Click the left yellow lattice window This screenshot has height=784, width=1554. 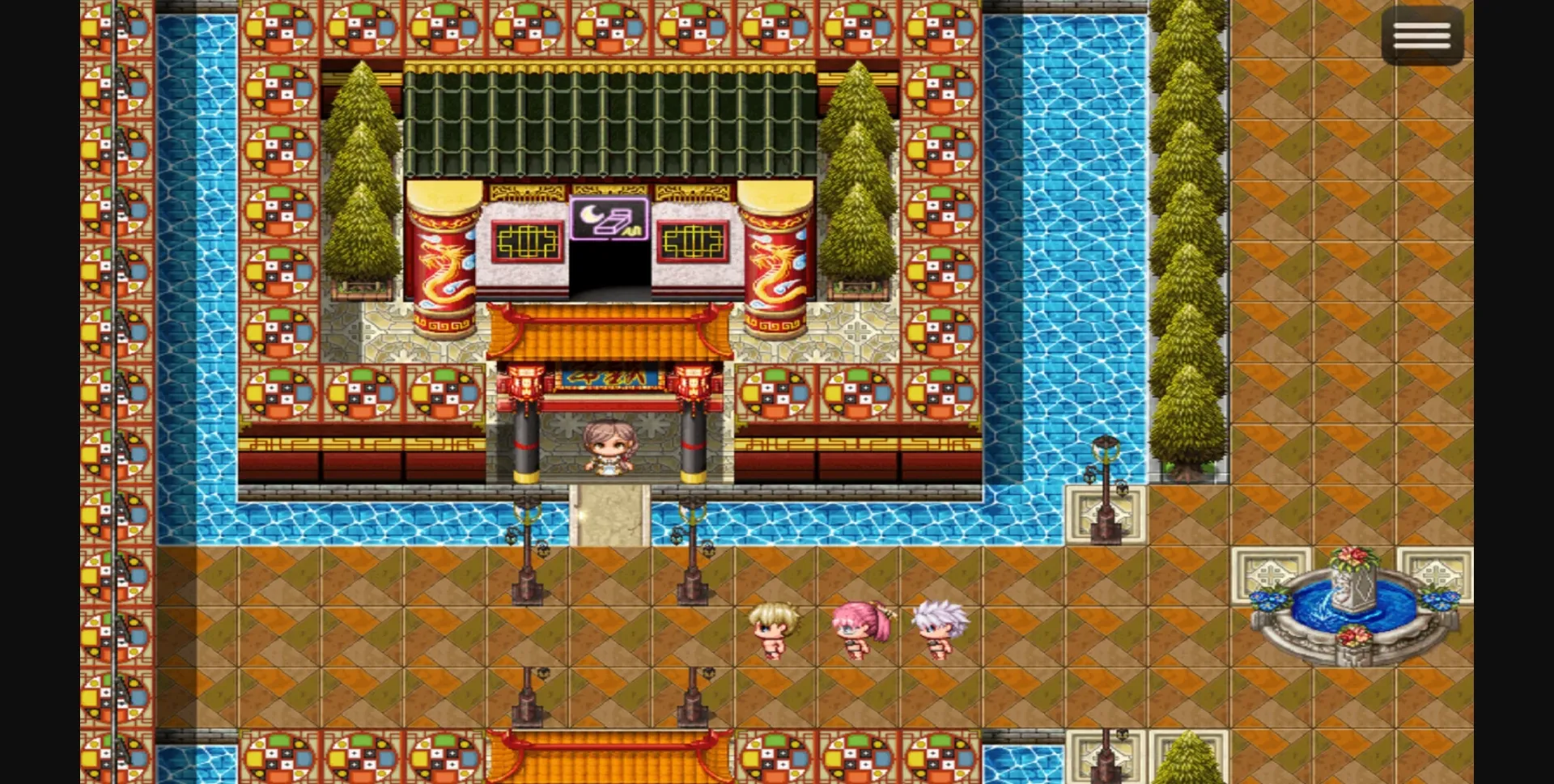pos(527,239)
